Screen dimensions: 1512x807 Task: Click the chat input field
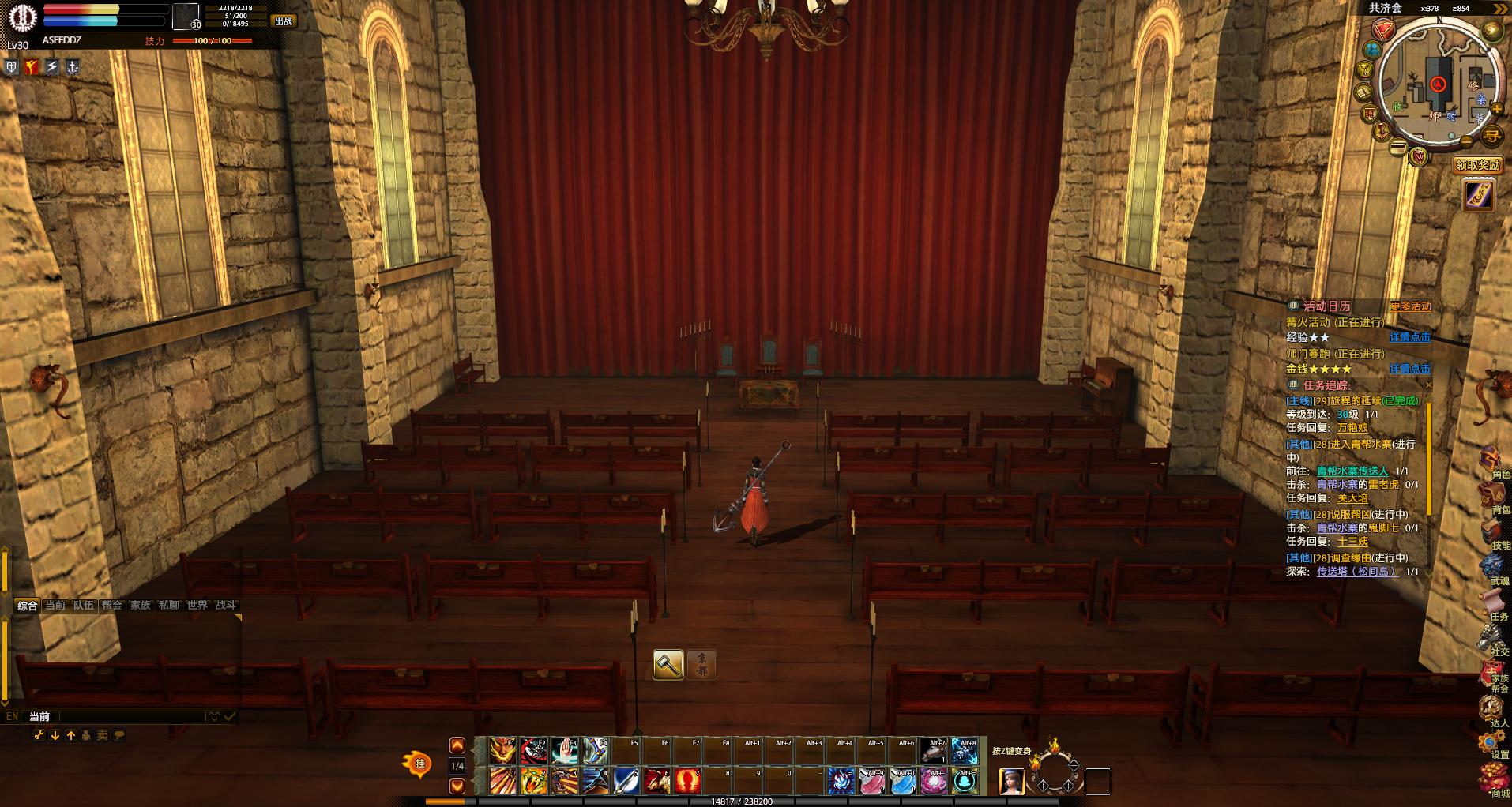130,716
